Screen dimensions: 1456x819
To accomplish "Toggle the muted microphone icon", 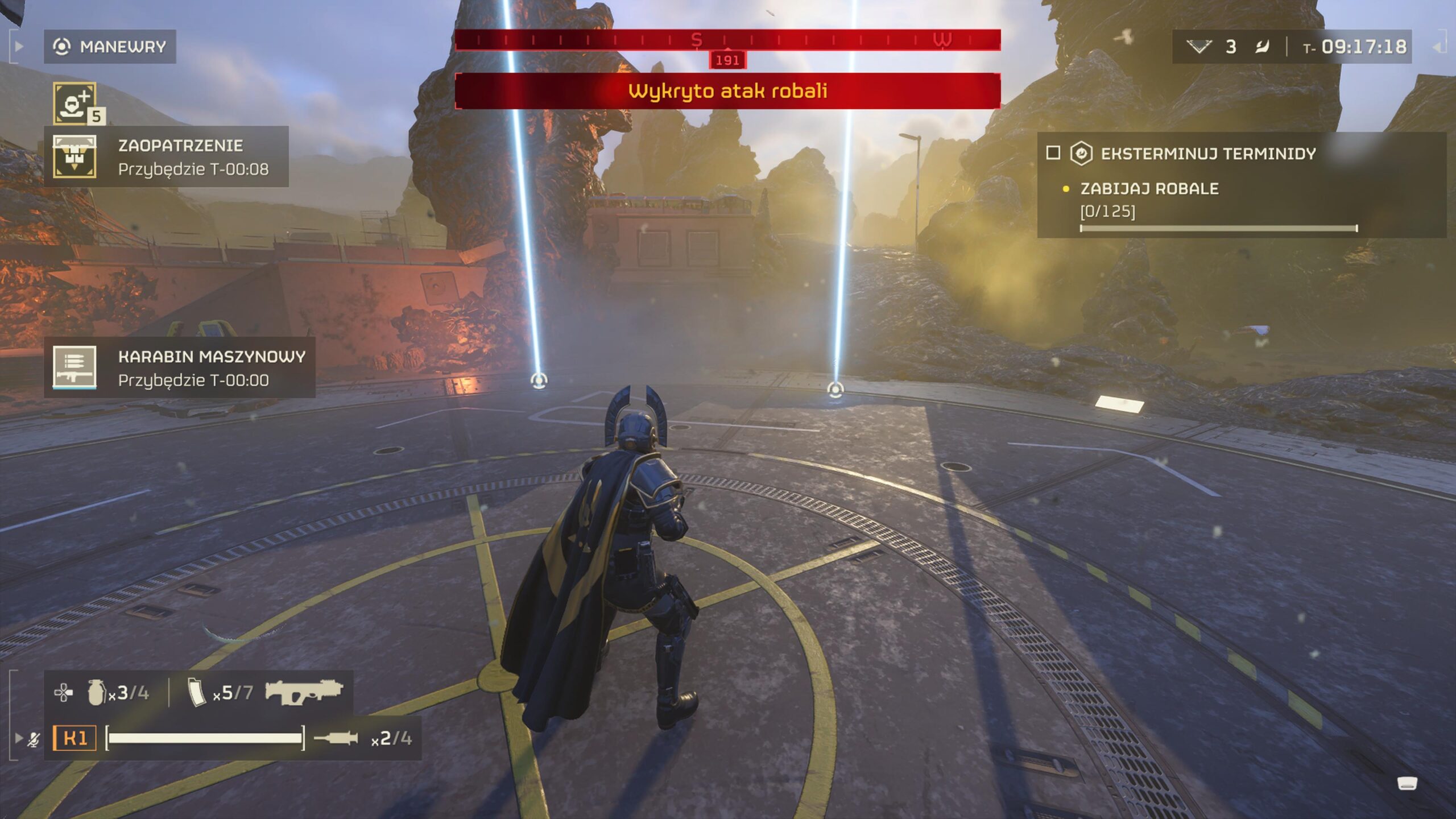I will pyautogui.click(x=34, y=739).
